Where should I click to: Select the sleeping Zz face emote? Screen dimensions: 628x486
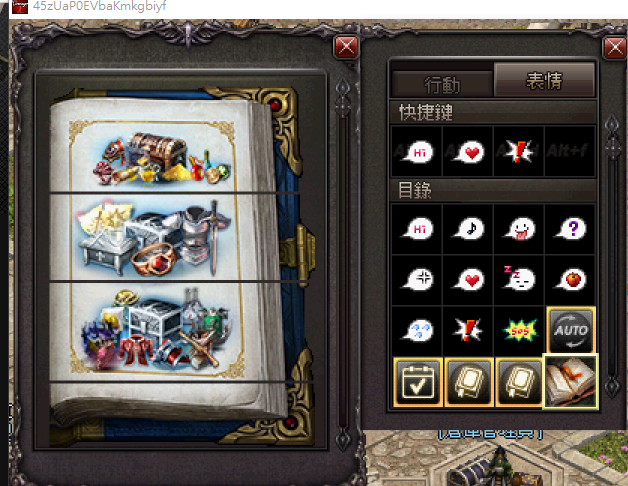coord(519,279)
